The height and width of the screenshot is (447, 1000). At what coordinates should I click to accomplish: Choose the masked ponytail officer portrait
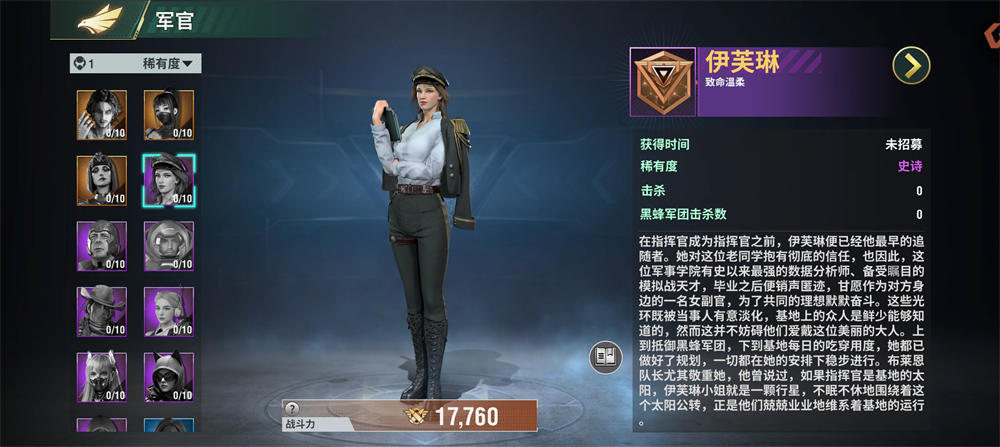[x=168, y=113]
